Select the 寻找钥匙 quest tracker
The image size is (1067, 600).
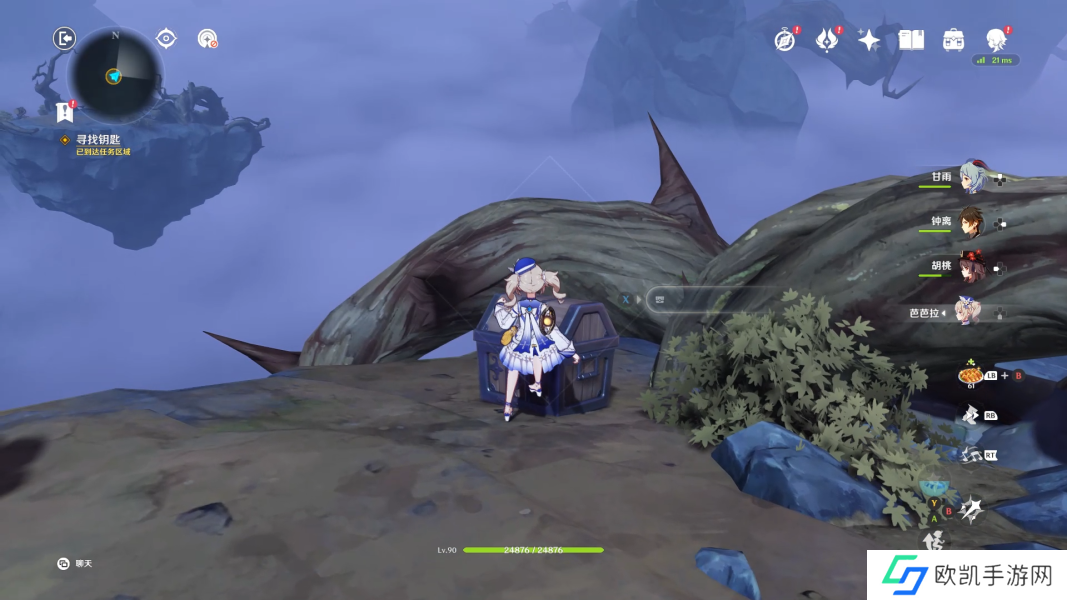pyautogui.click(x=102, y=141)
